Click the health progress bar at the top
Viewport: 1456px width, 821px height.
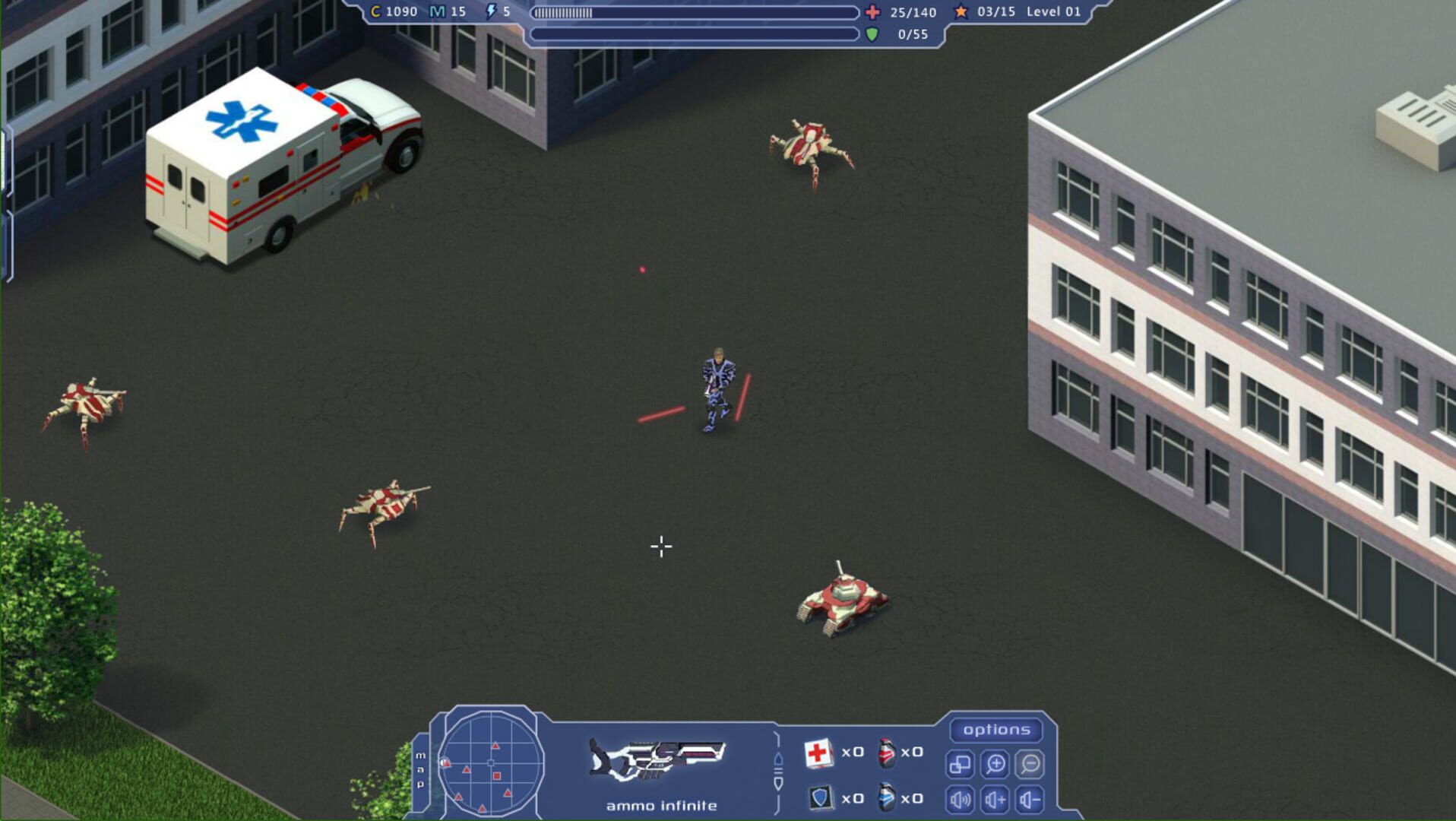point(695,12)
